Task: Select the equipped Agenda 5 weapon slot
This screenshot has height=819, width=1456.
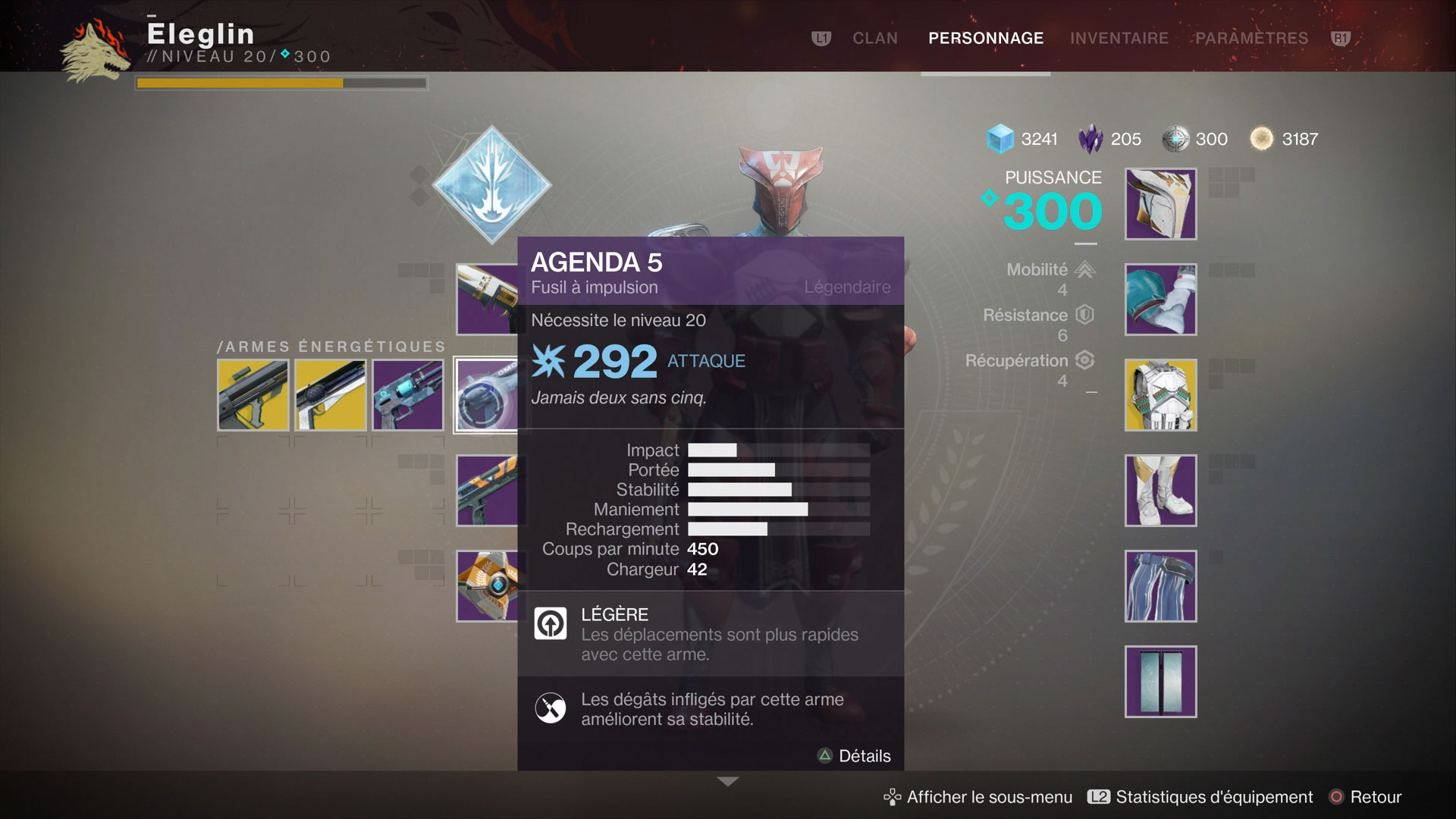Action: pyautogui.click(x=486, y=395)
